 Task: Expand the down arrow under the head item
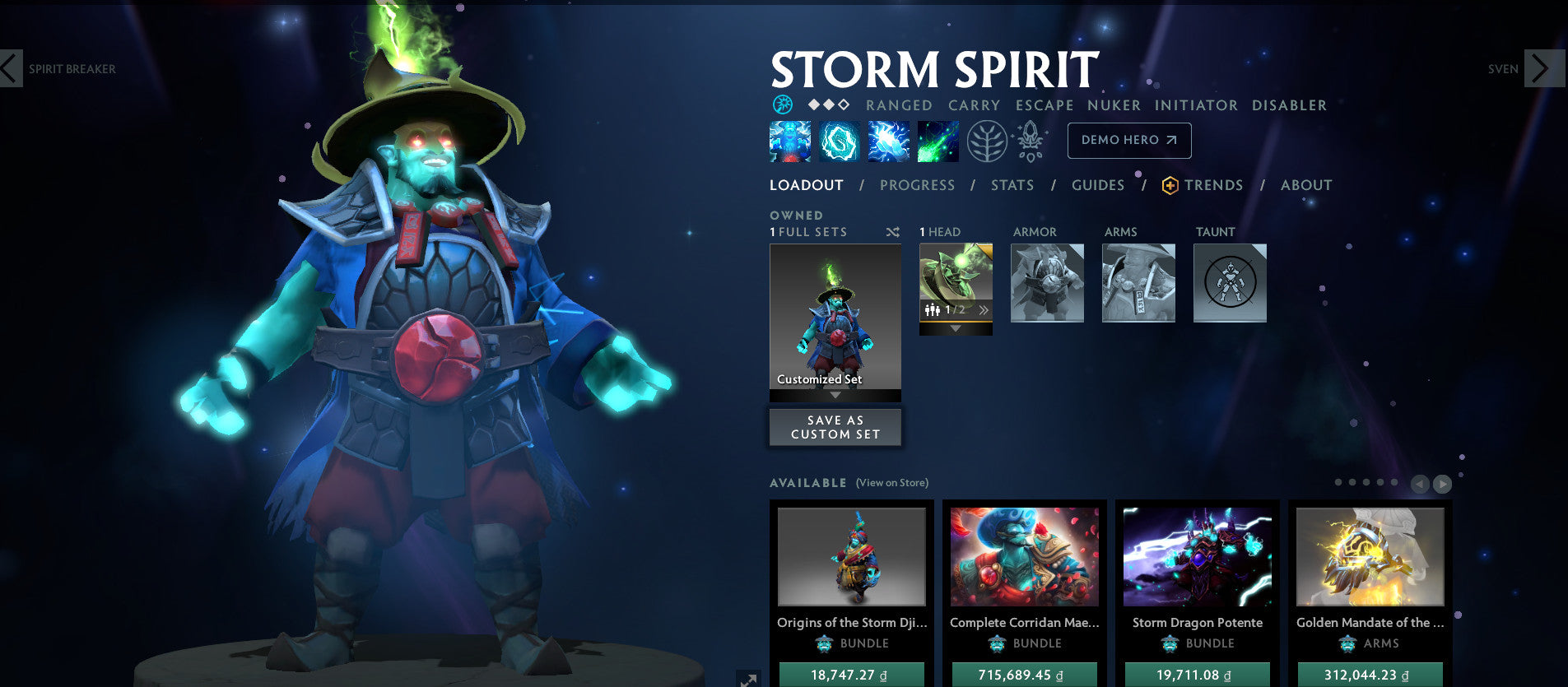pos(955,327)
